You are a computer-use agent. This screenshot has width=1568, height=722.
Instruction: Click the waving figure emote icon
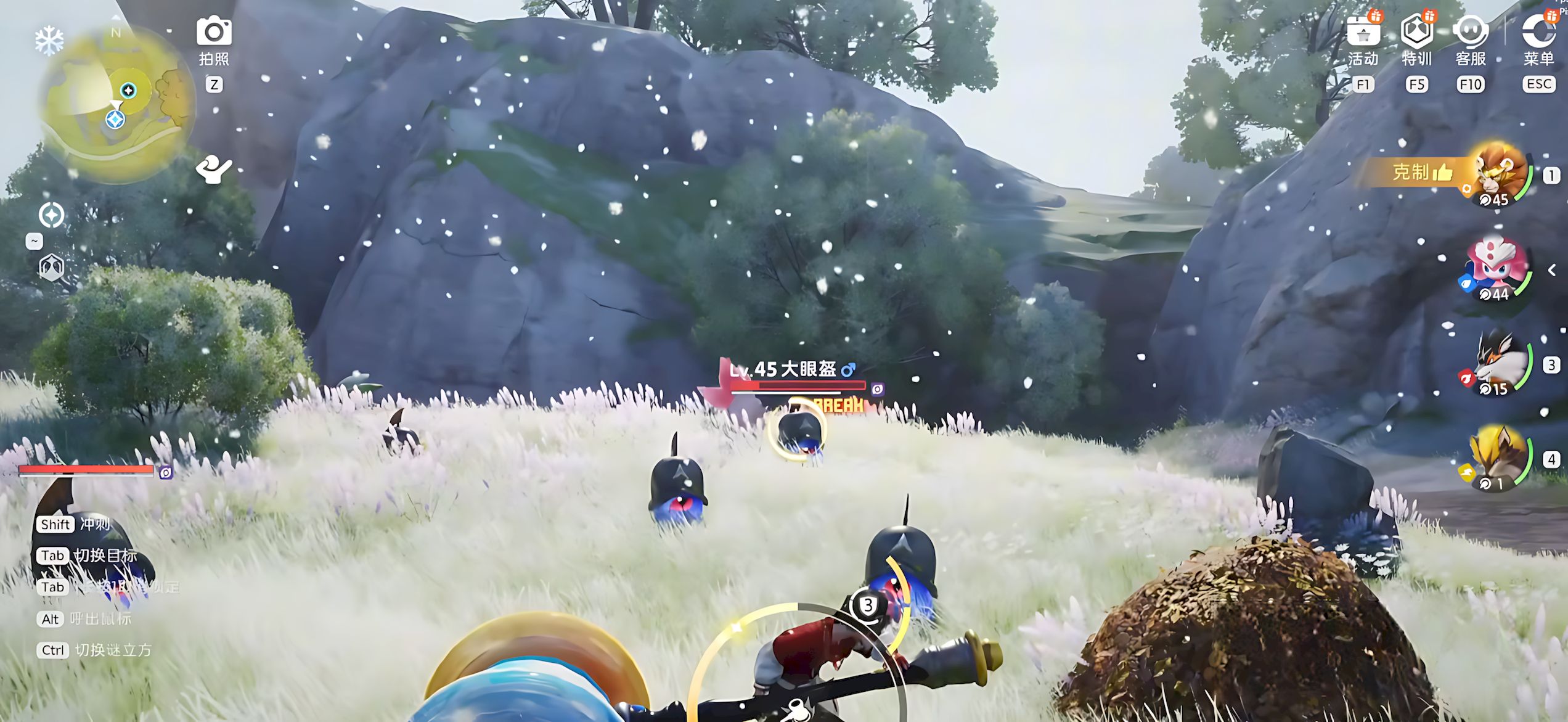213,170
